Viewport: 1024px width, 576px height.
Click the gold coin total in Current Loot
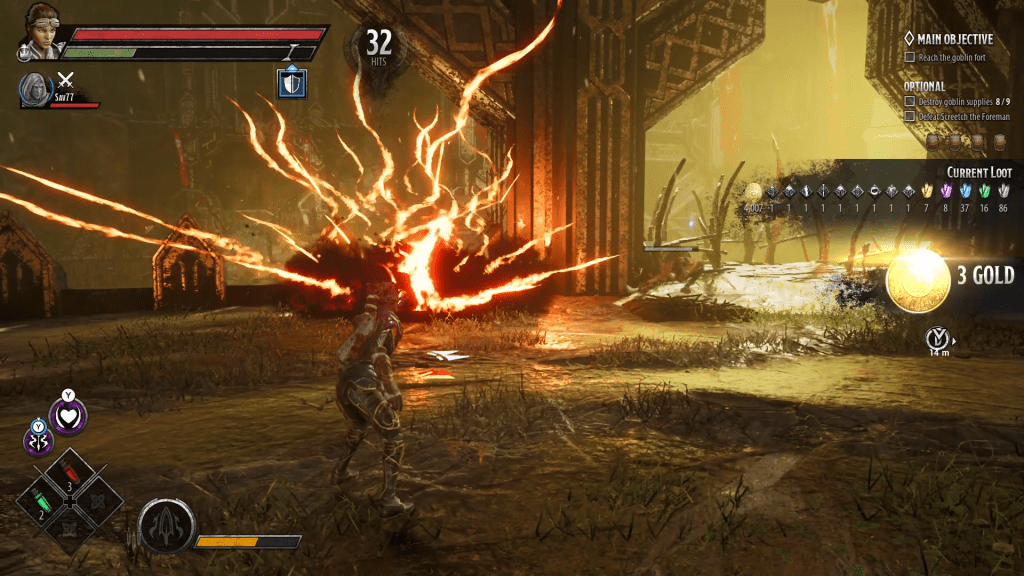(754, 191)
